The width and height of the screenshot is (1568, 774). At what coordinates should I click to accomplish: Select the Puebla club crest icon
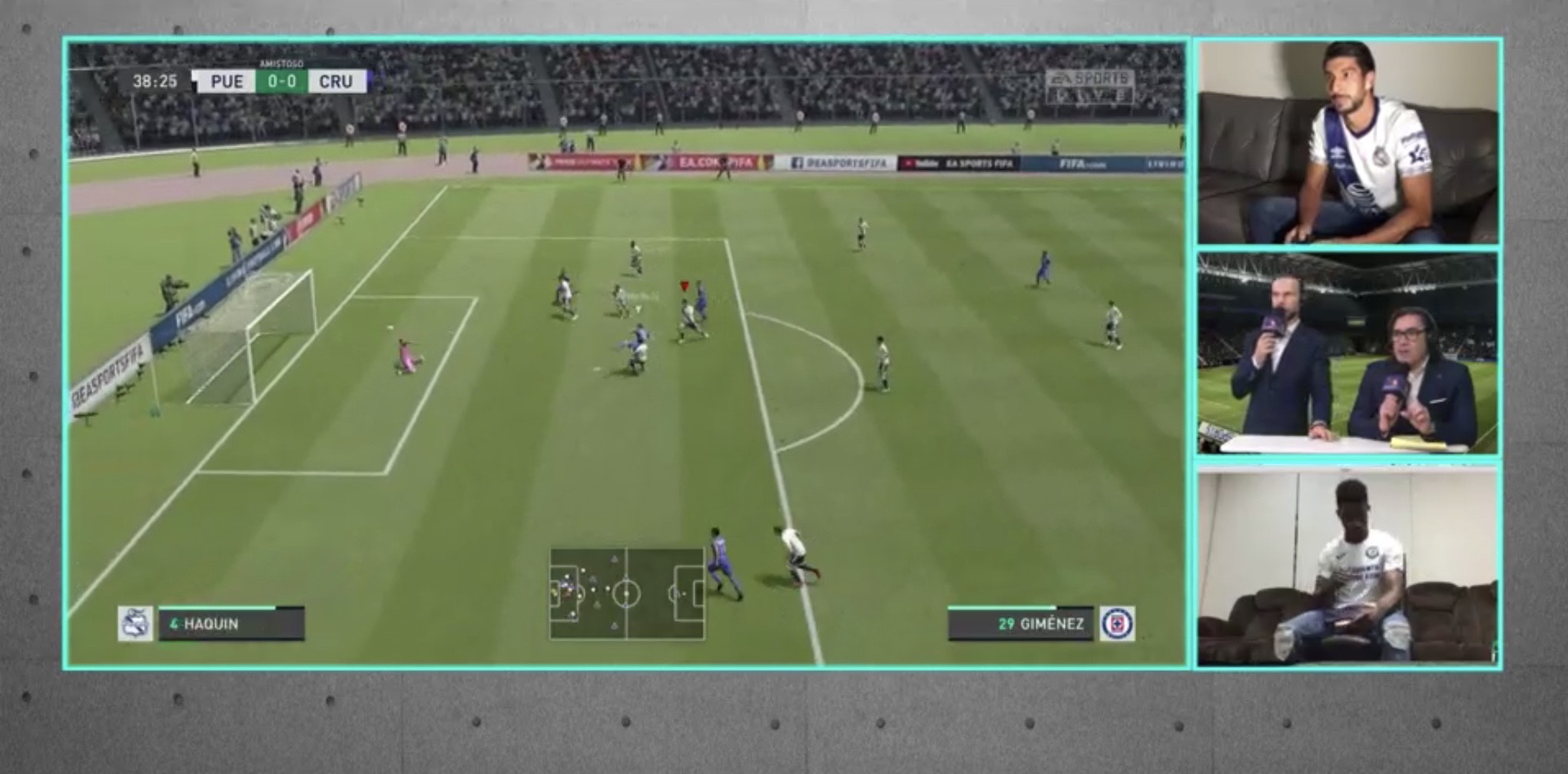click(135, 623)
